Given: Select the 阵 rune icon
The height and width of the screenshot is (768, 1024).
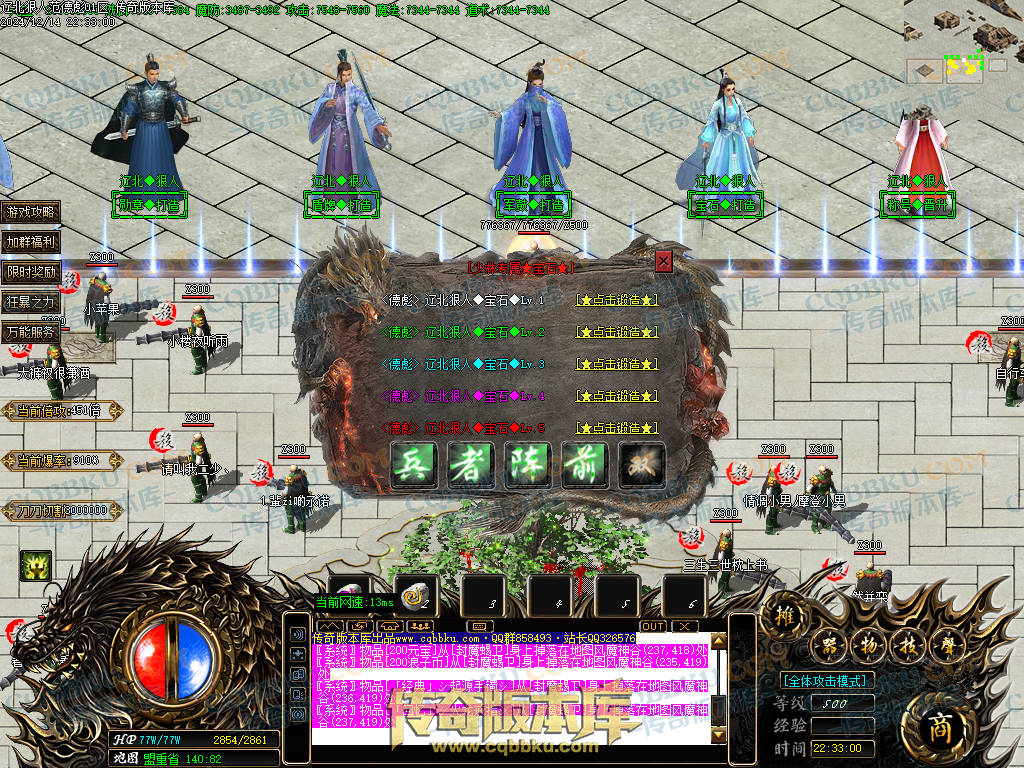Looking at the screenshot, I should pyautogui.click(x=528, y=465).
